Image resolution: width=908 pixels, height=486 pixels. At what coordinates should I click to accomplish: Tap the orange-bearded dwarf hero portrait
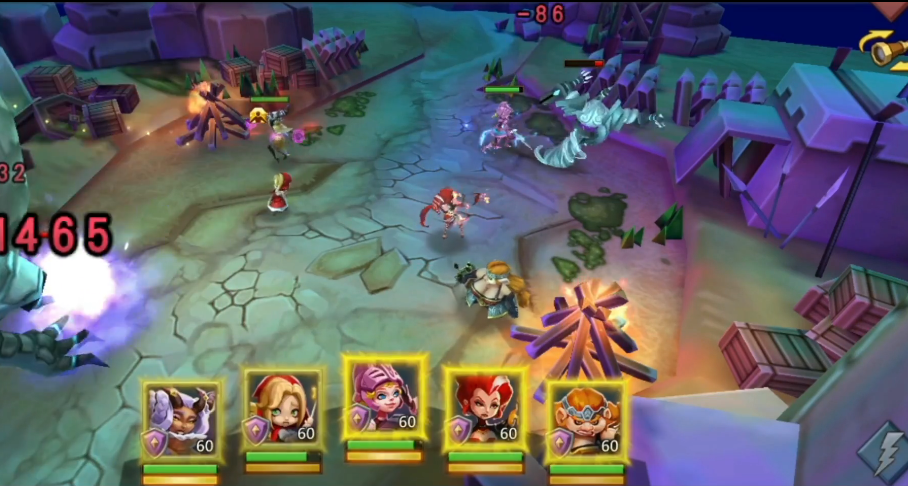pyautogui.click(x=587, y=419)
